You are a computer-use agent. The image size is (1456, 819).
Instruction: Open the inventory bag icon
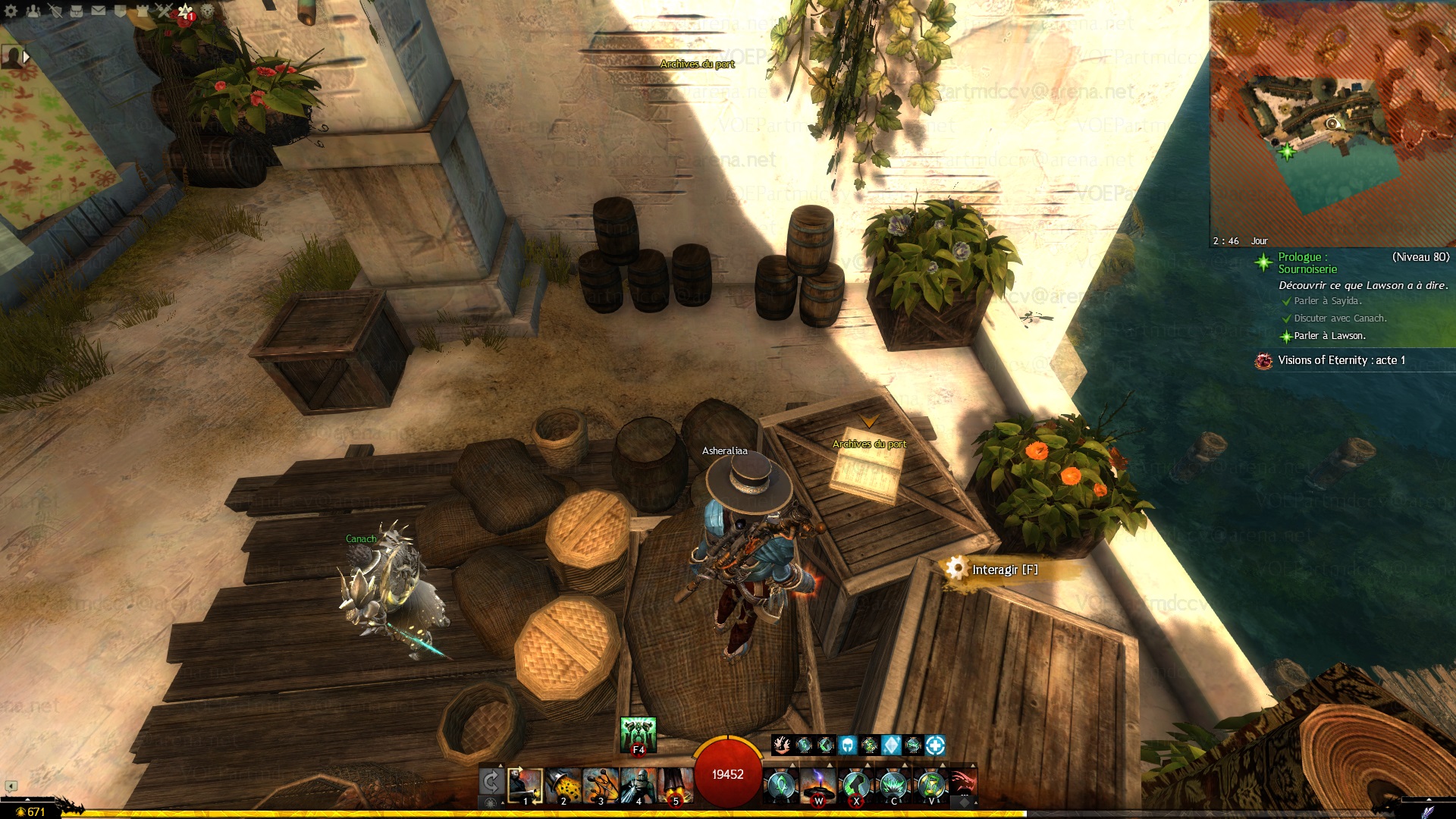[x=77, y=11]
